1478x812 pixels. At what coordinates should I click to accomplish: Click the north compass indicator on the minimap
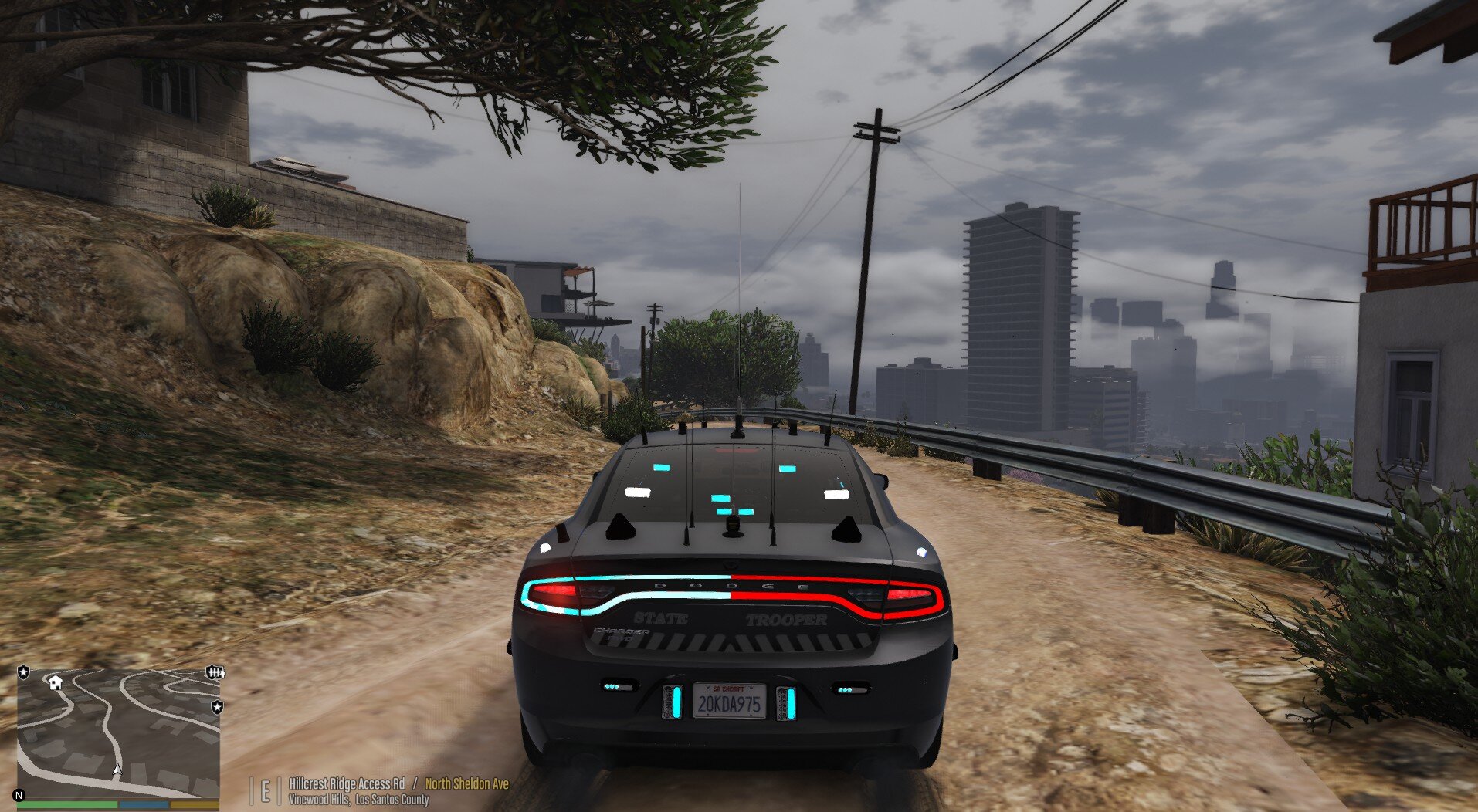(19, 795)
